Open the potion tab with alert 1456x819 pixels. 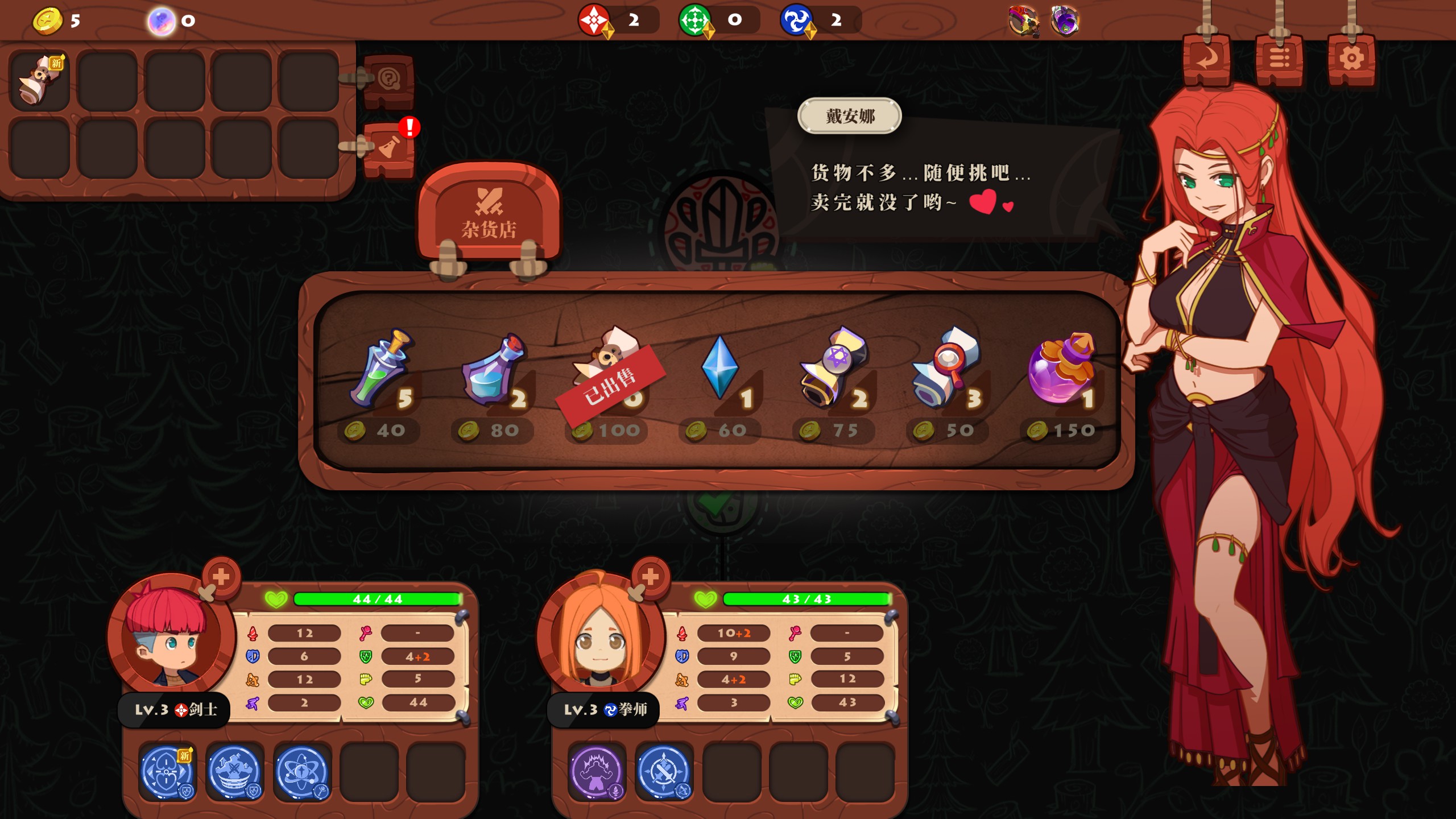click(390, 148)
